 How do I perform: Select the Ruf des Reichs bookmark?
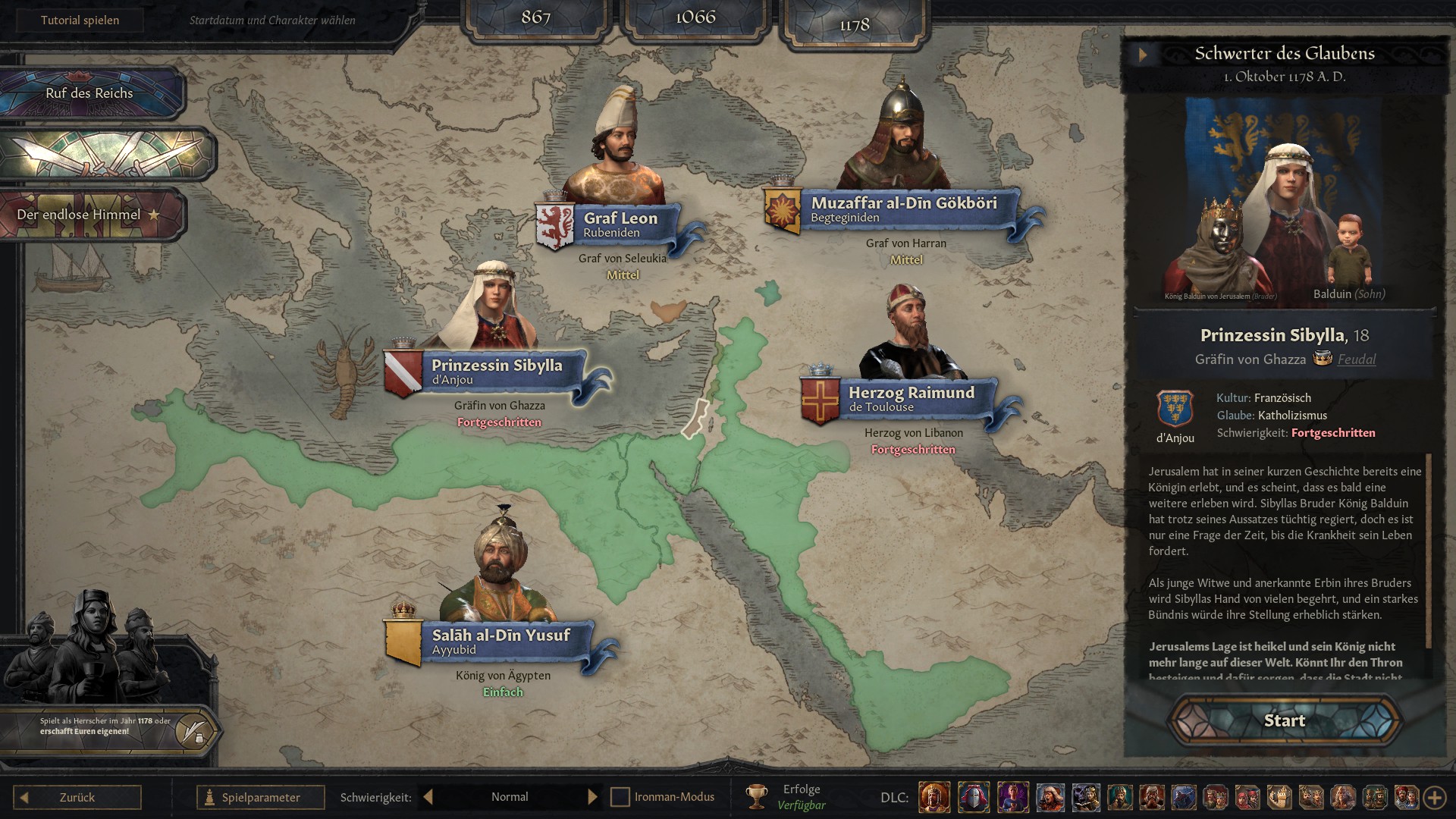point(89,93)
